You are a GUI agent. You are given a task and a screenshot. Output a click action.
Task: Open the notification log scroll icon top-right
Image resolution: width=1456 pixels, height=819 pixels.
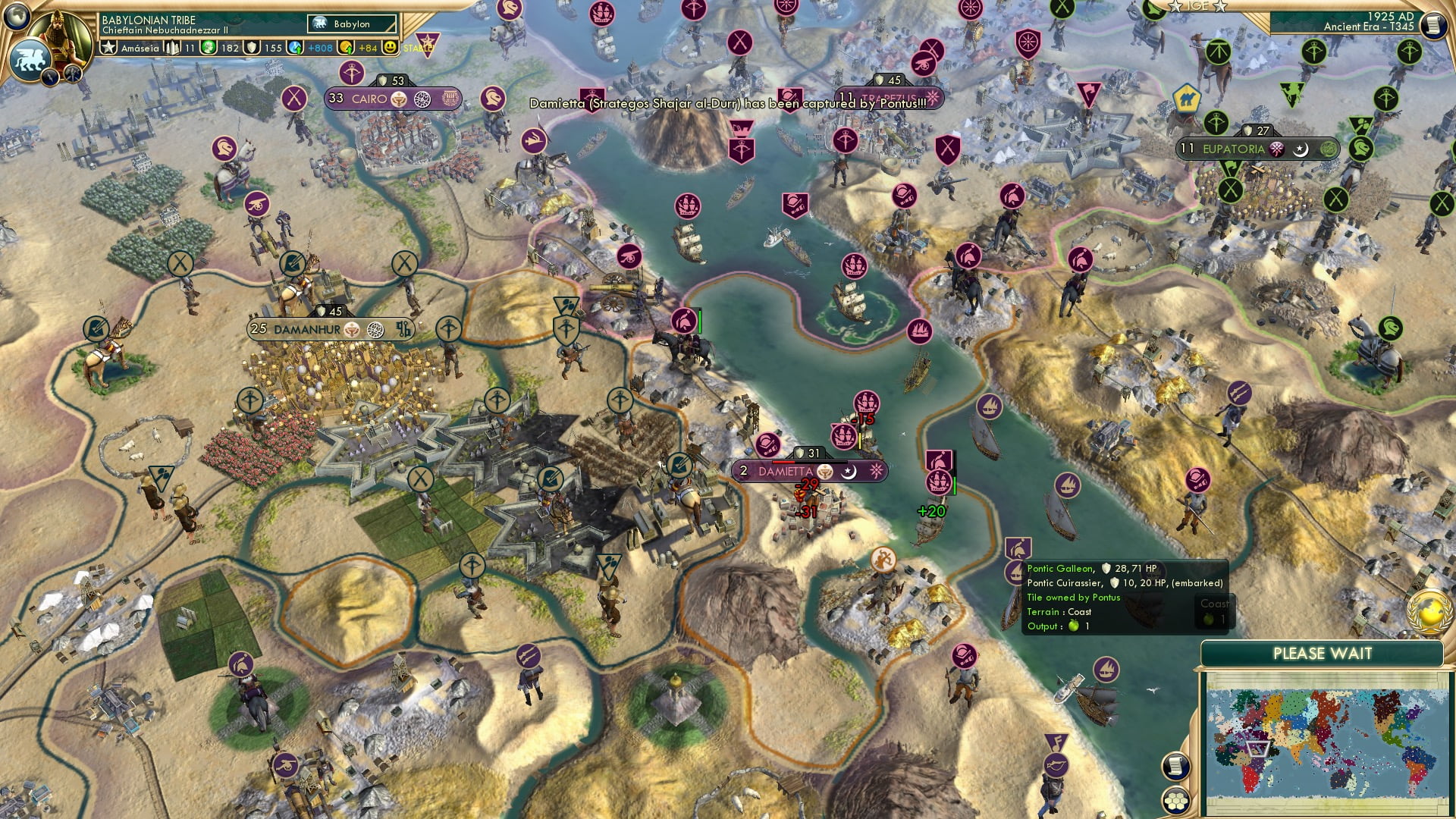pos(1436,25)
